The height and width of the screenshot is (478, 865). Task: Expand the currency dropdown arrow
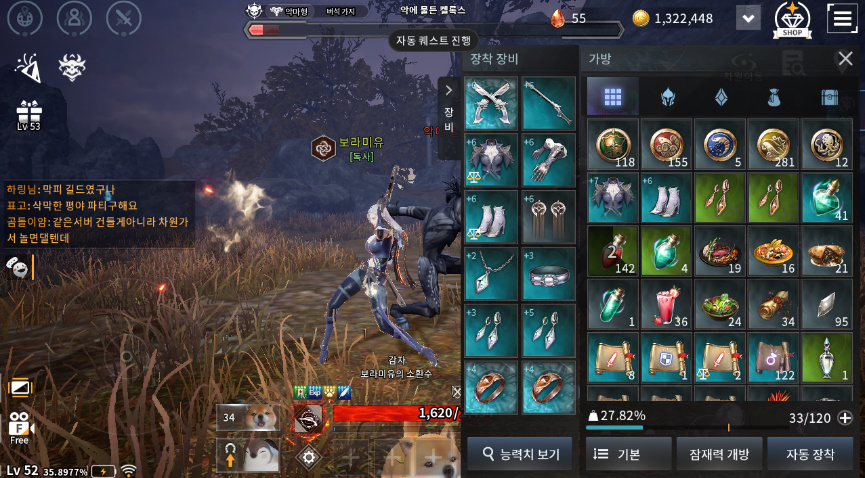[748, 18]
